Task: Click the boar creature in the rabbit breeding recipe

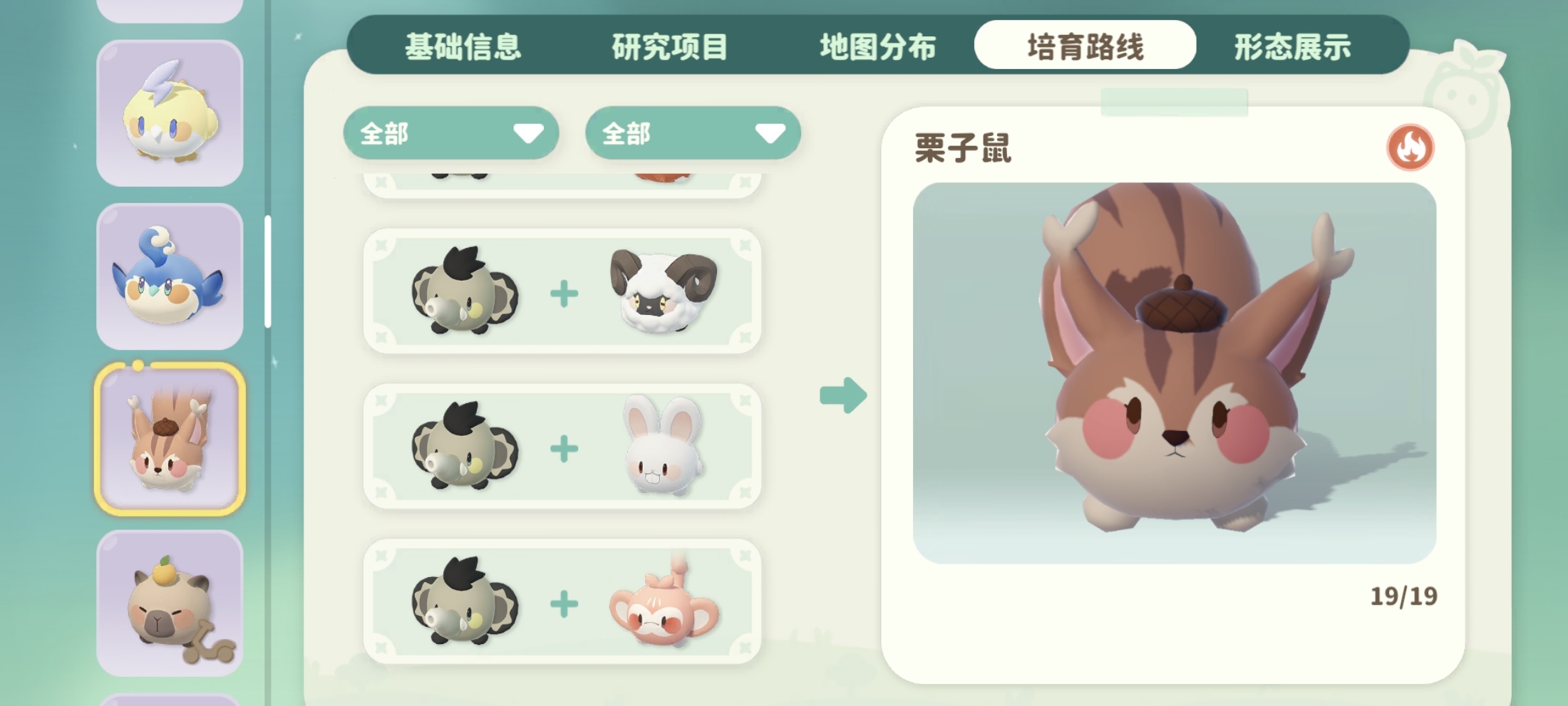Action: (x=467, y=447)
